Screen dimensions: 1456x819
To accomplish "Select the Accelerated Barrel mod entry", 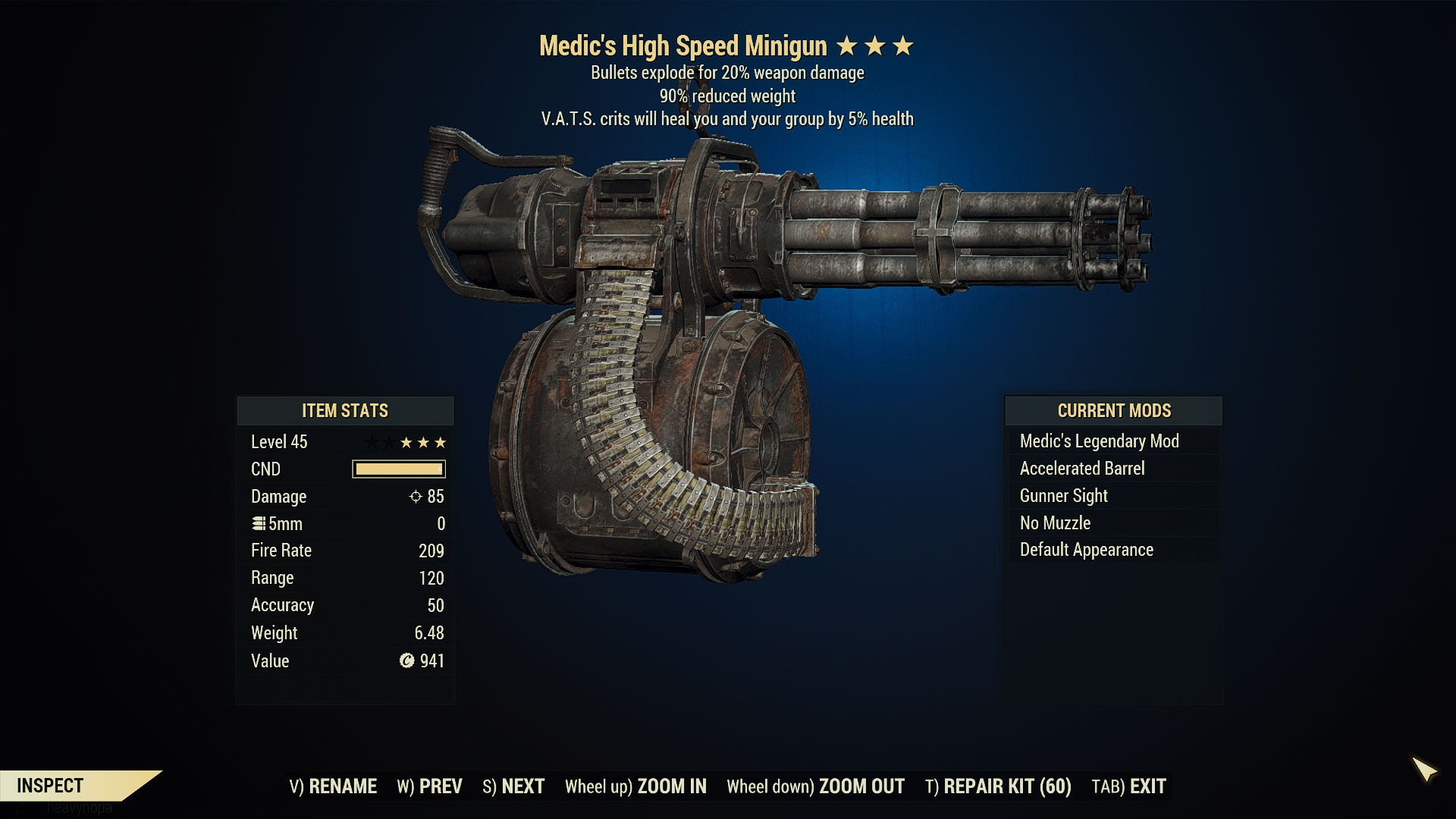I will (x=1082, y=468).
